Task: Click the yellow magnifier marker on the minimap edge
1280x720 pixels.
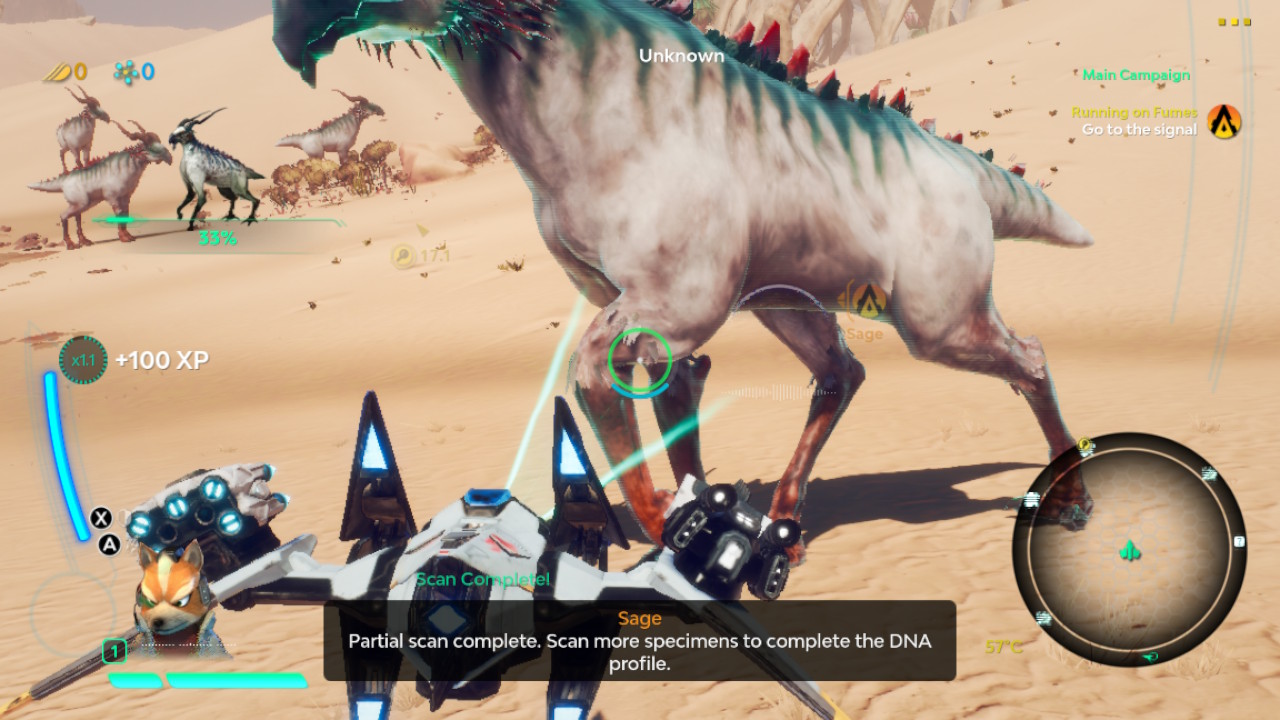Action: pos(1084,444)
